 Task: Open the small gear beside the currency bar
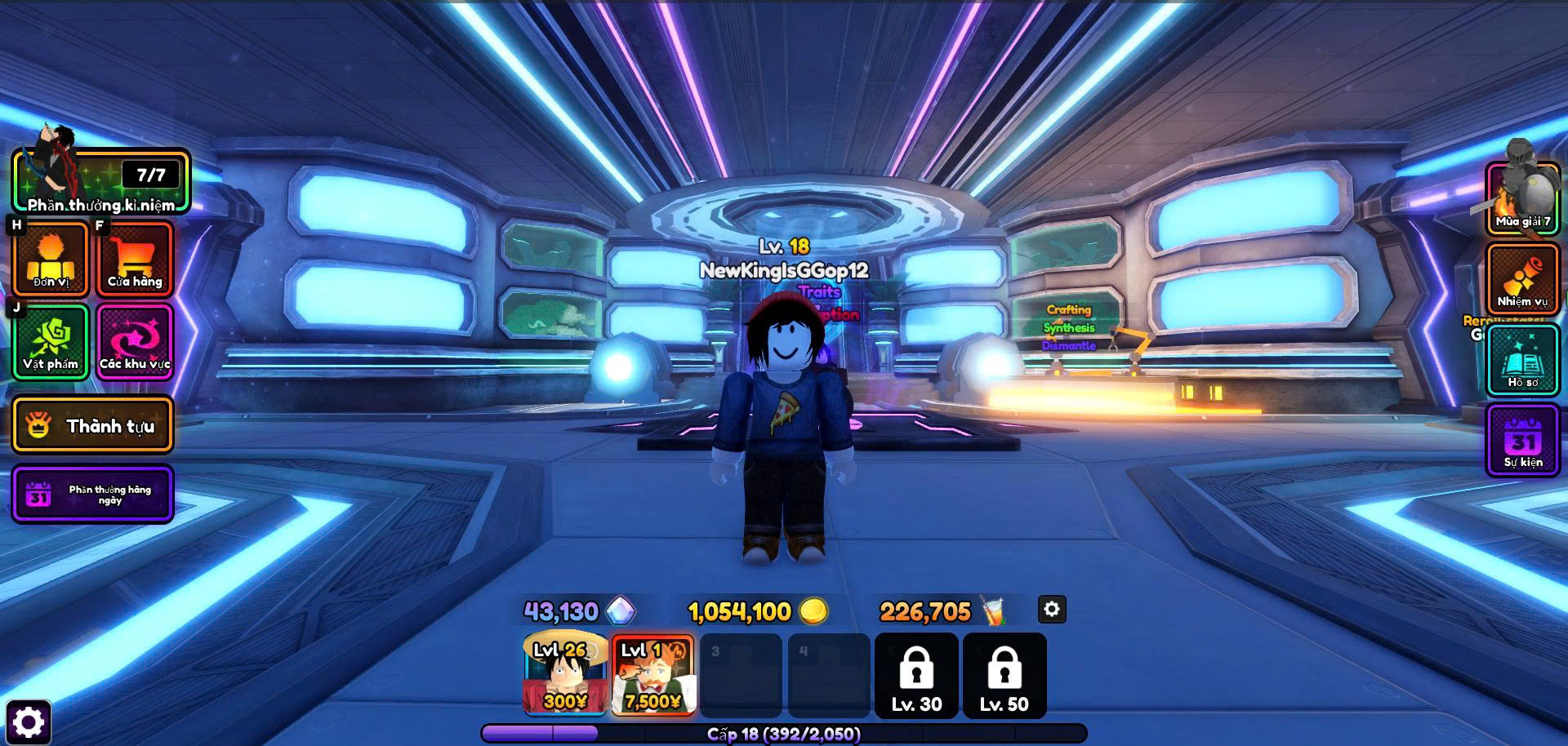(x=1052, y=609)
